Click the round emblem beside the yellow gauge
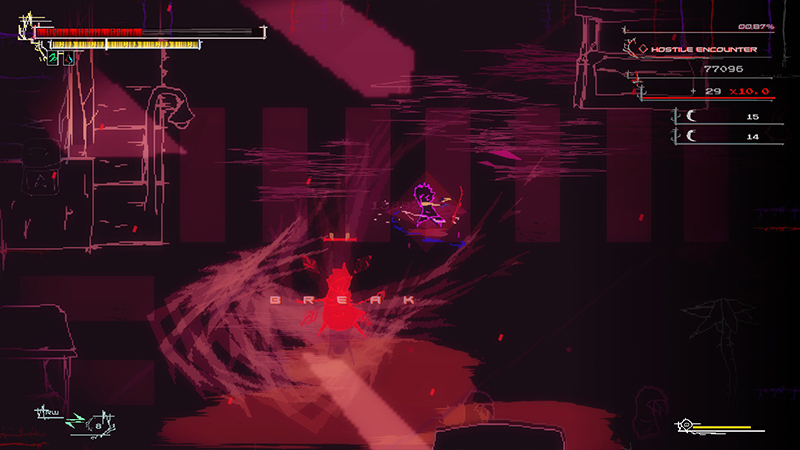Screen dimensions: 800x450 pos(685,426)
